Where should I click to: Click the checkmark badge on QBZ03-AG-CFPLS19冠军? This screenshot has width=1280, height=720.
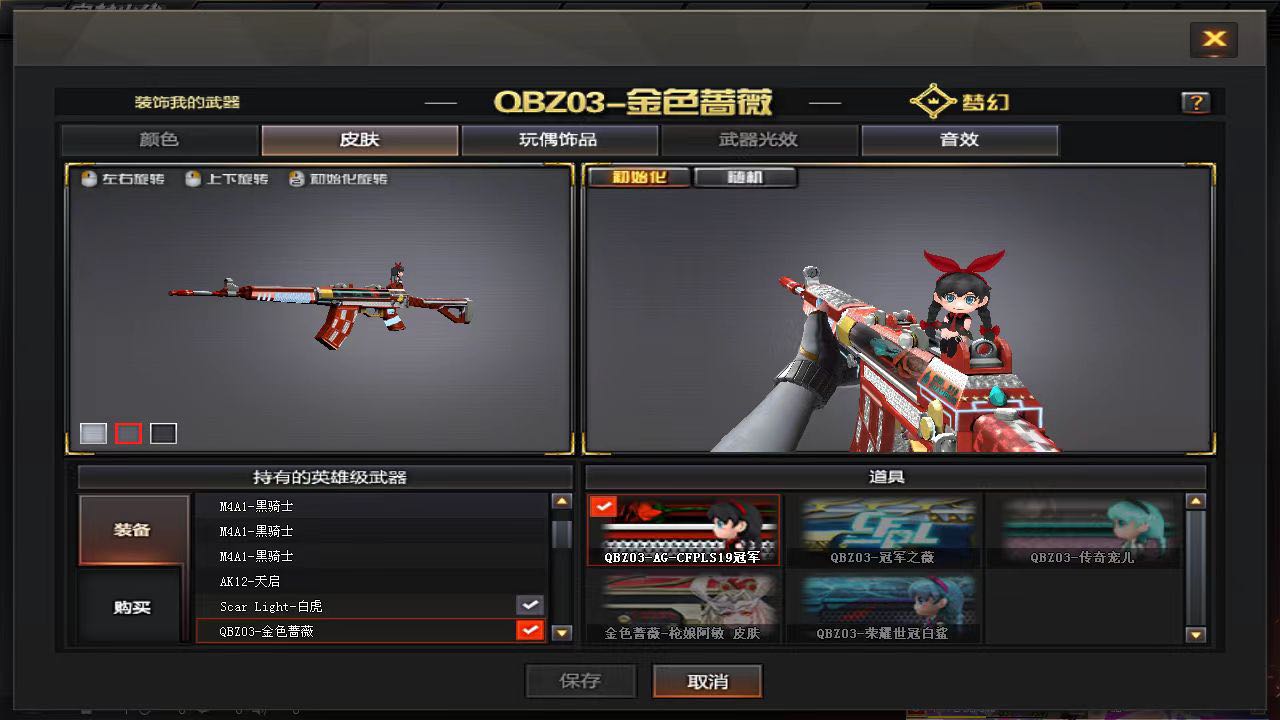(604, 506)
